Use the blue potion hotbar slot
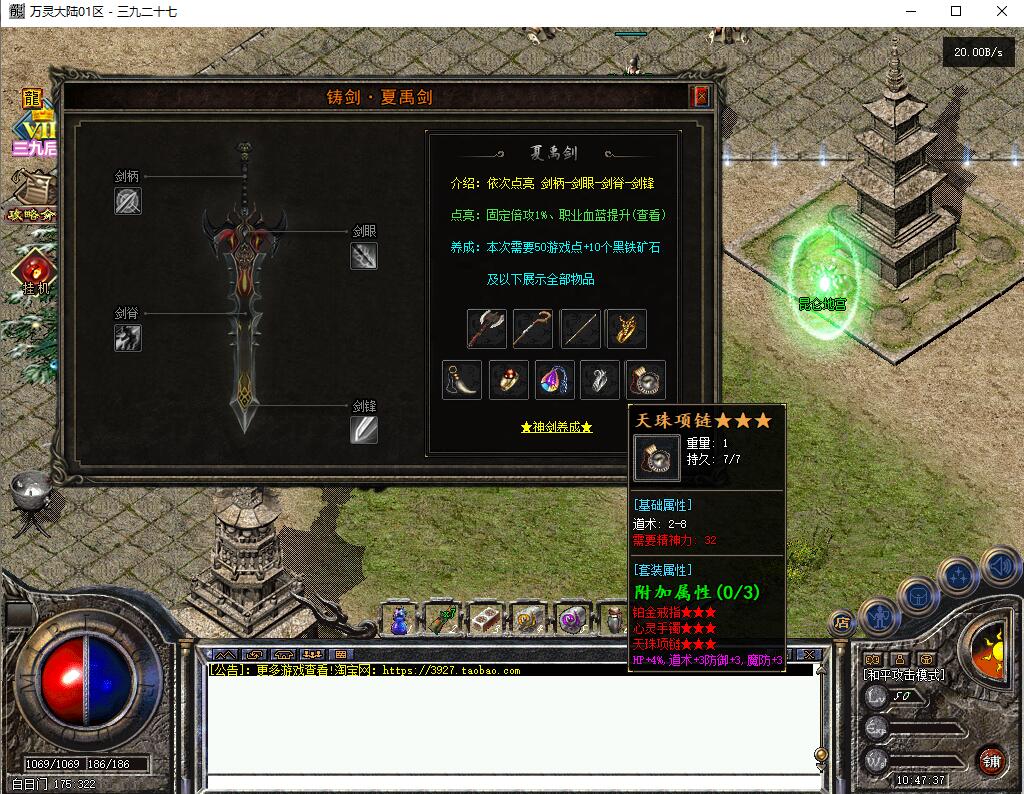The height and width of the screenshot is (794, 1024). (x=399, y=620)
